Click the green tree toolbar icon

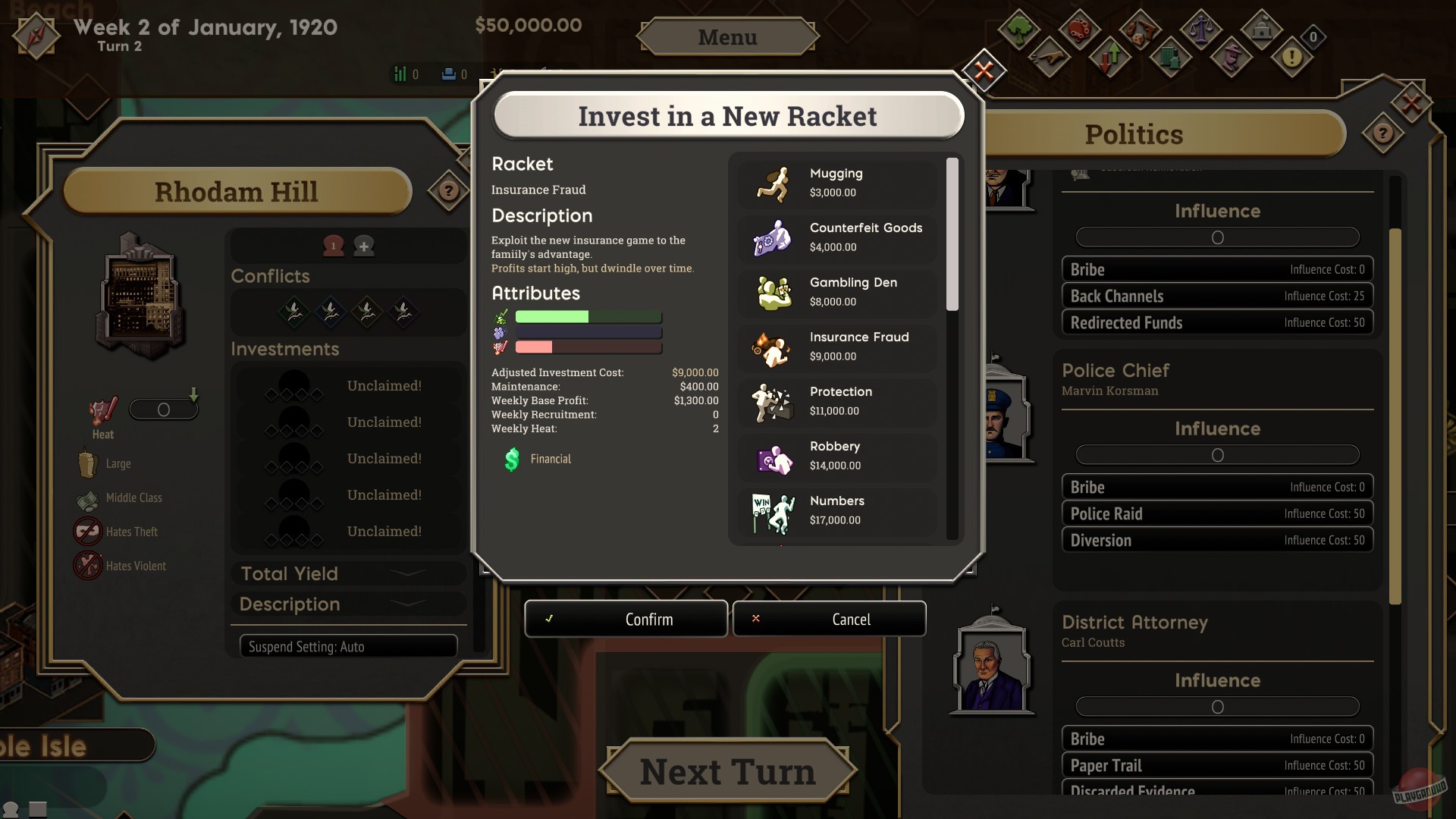tap(1019, 30)
